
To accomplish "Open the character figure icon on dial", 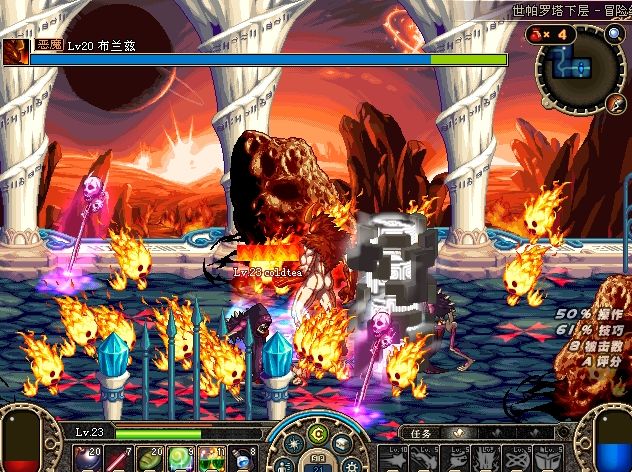I will [x=285, y=464].
